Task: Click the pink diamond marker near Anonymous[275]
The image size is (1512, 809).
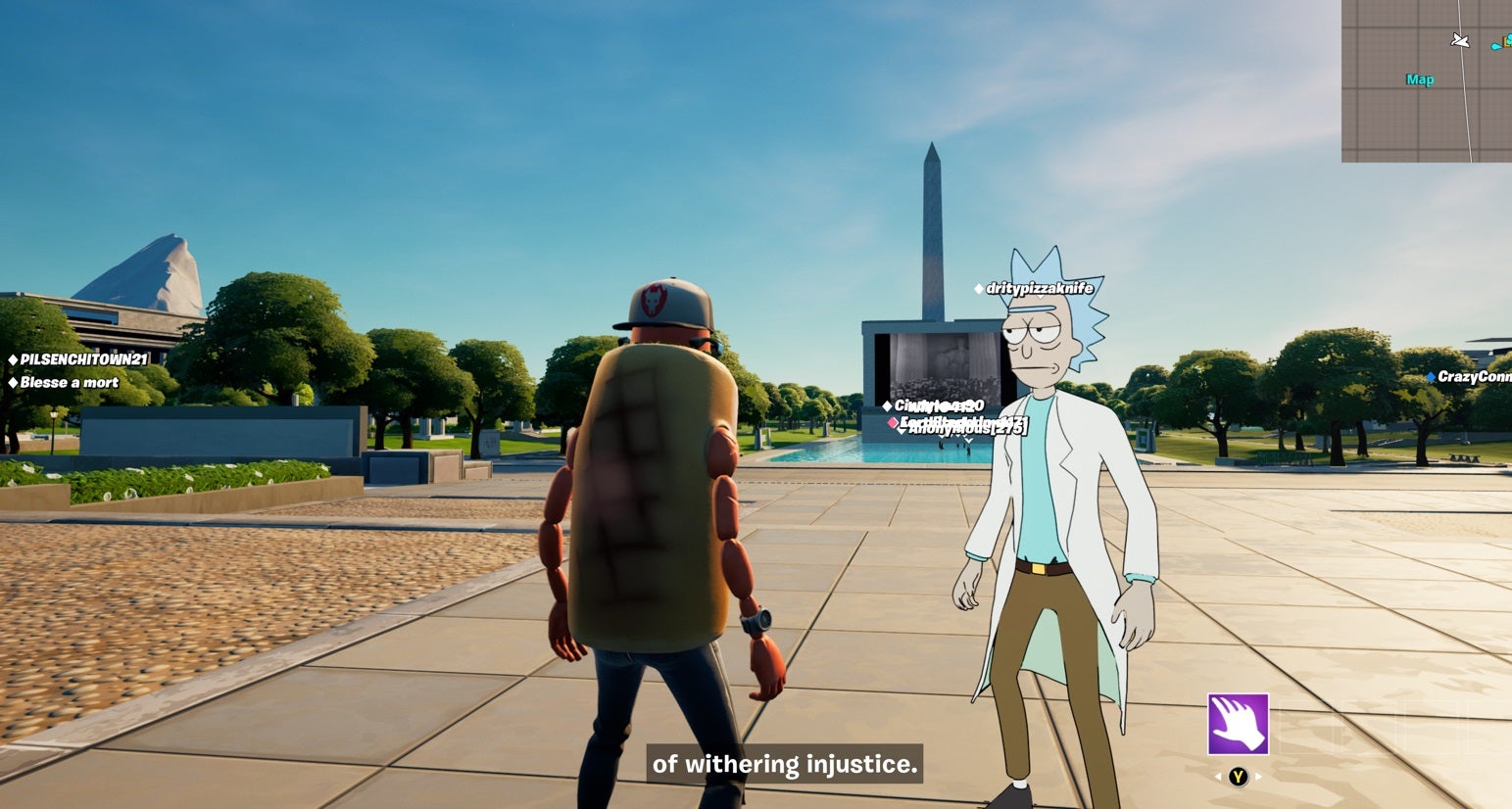Action: pos(893,422)
